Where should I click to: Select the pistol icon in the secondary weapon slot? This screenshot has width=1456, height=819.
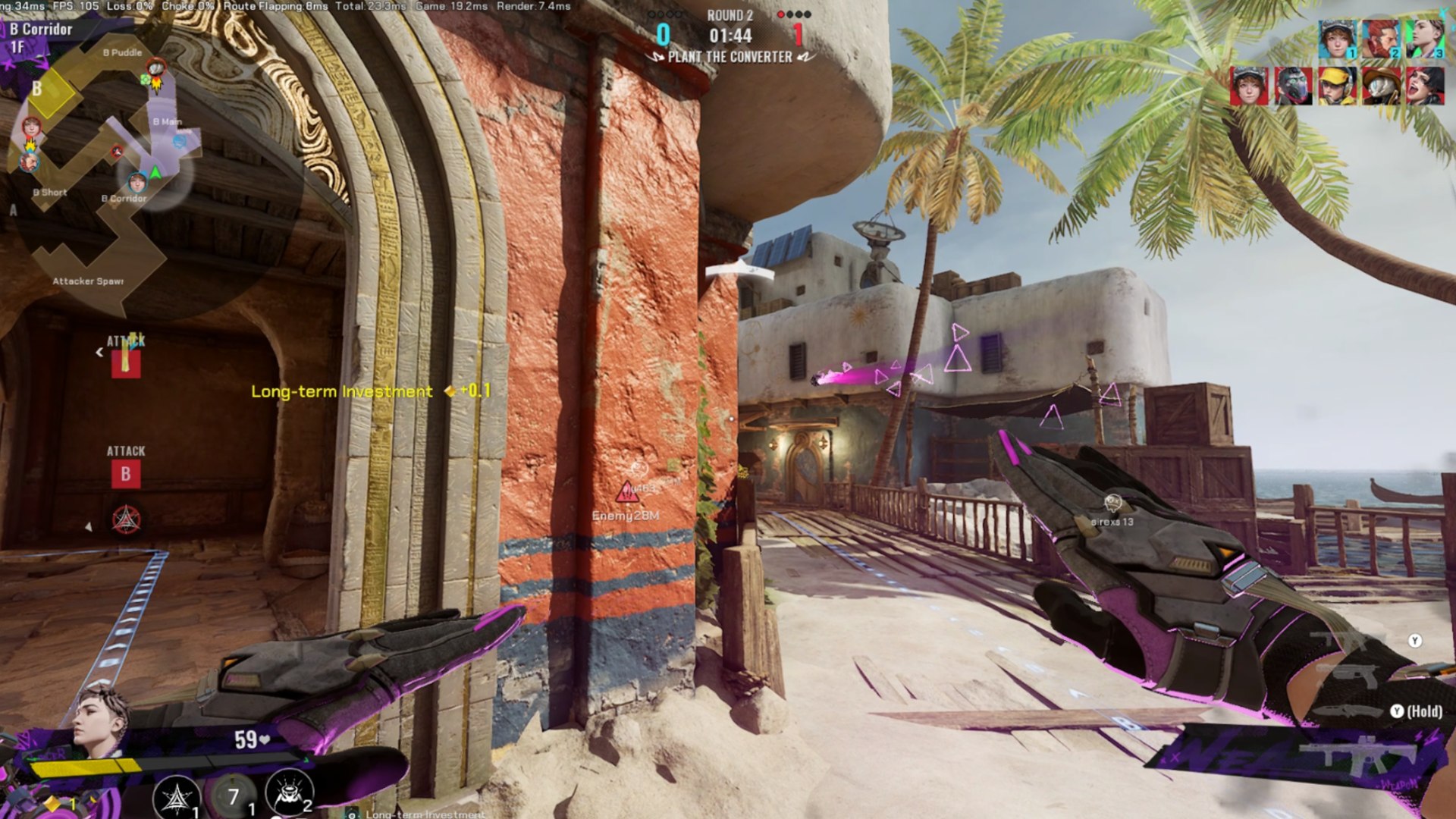1357,675
